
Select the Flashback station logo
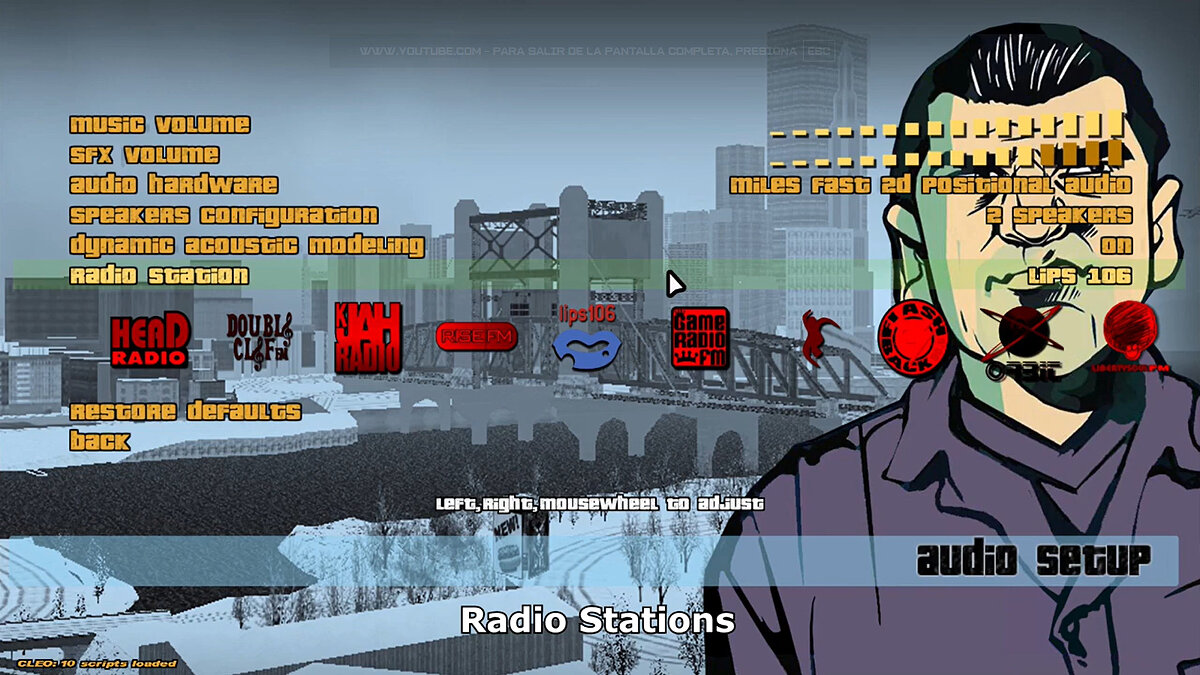click(x=911, y=338)
